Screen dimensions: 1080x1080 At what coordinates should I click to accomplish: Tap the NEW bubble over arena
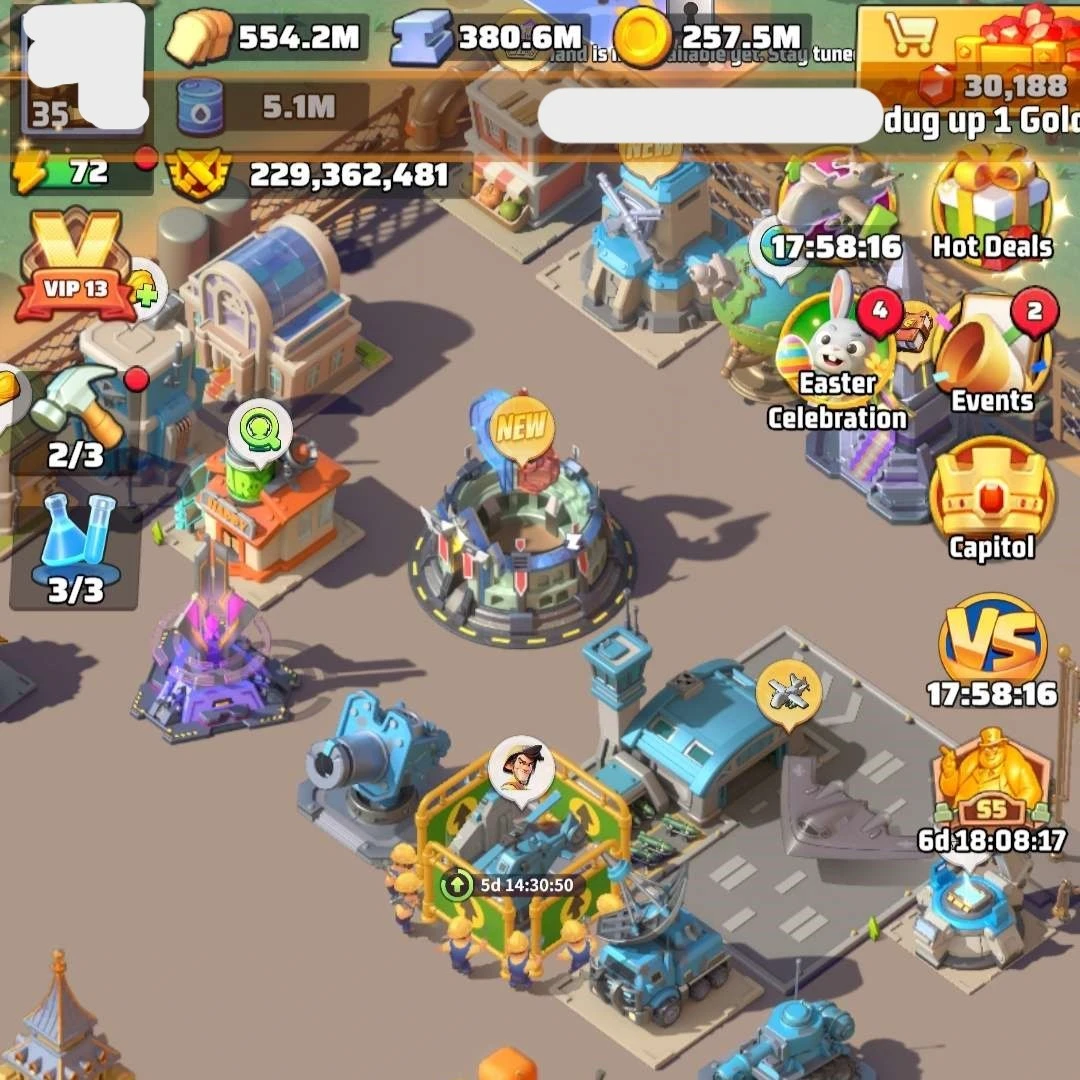tap(522, 430)
